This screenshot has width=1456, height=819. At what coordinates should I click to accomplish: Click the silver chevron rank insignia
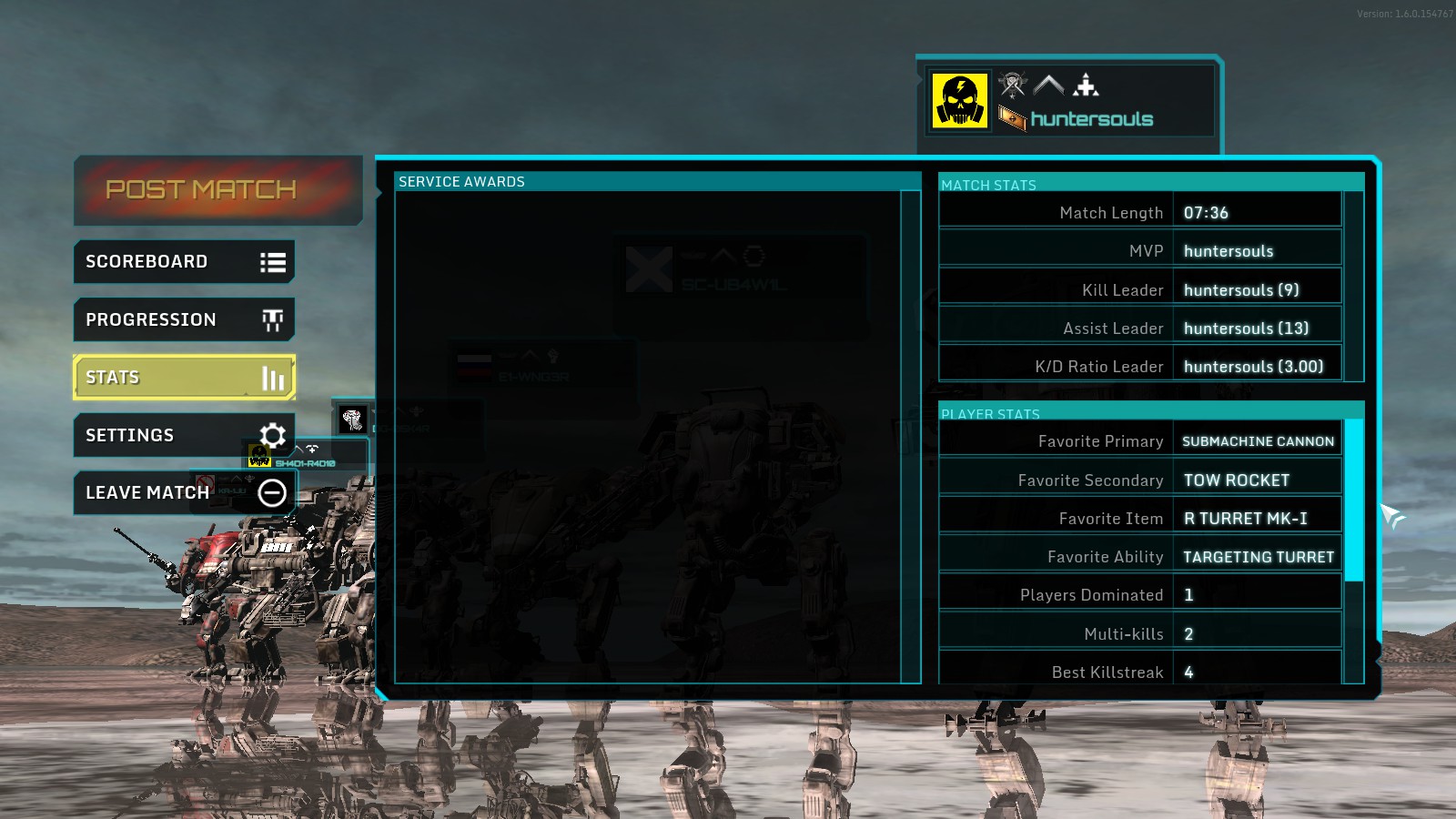coord(1049,85)
